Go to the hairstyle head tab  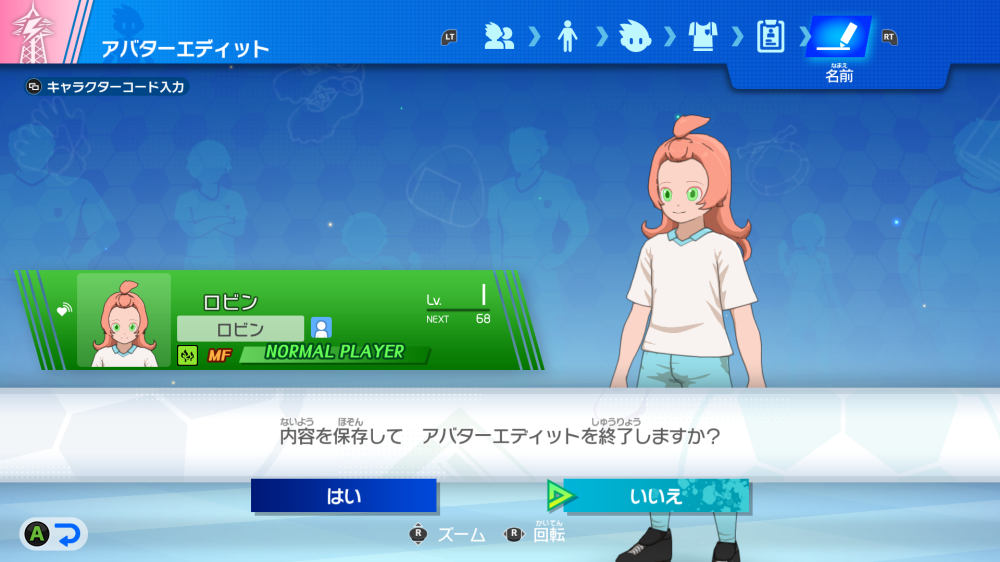[635, 38]
